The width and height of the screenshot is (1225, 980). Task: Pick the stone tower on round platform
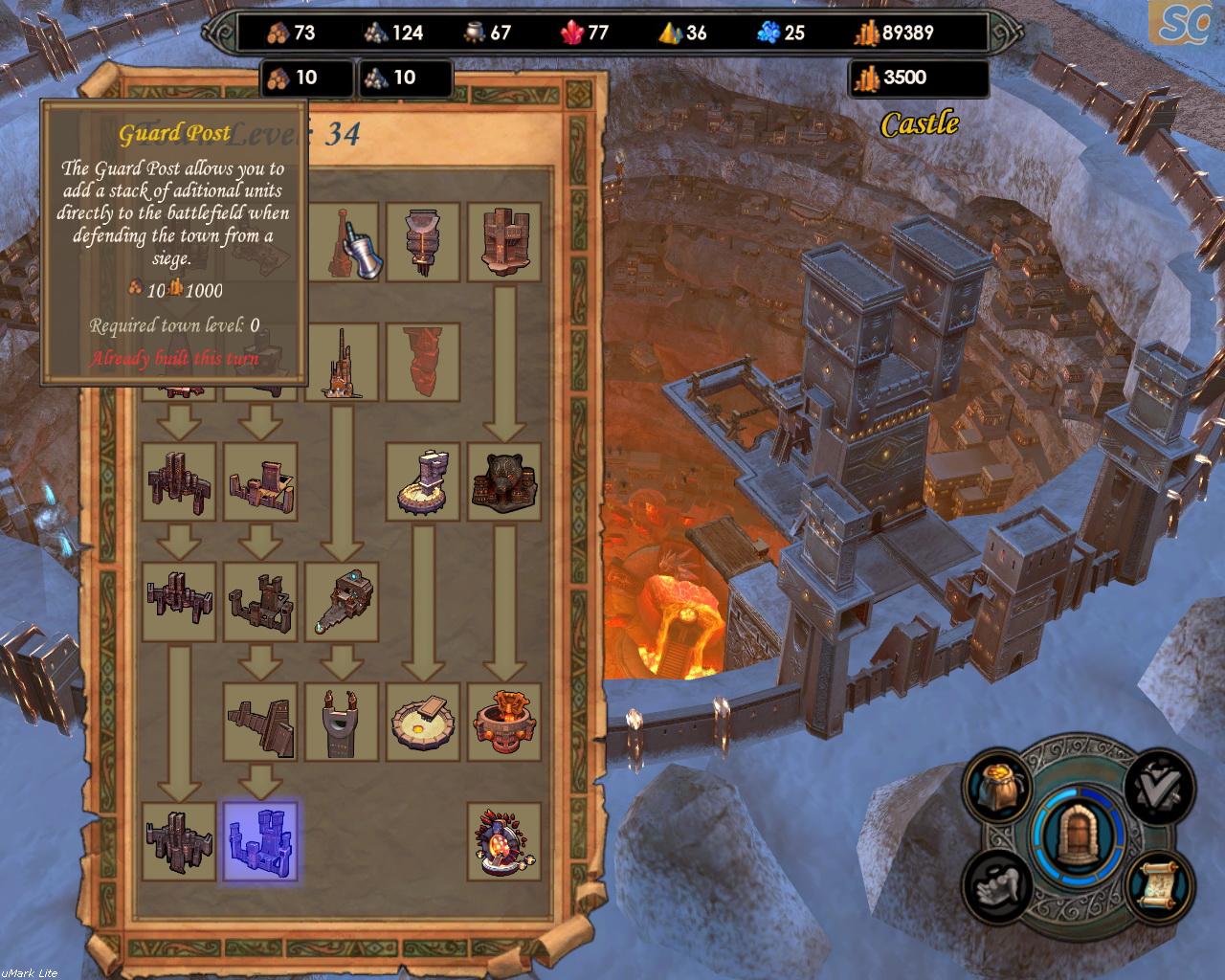(x=423, y=481)
